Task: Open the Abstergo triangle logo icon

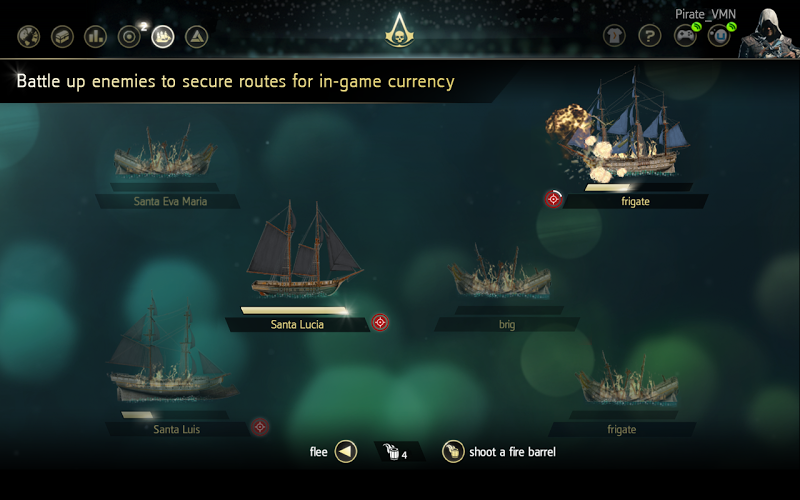Action: (197, 37)
